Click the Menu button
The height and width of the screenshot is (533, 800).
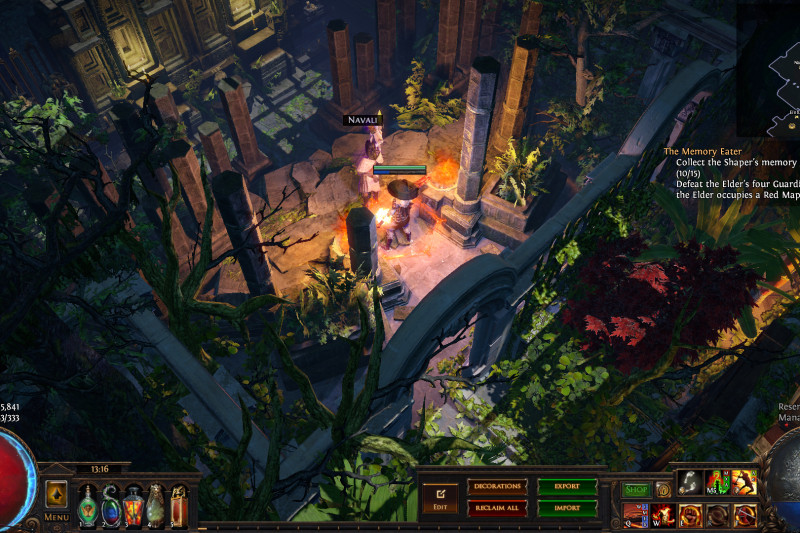(56, 518)
